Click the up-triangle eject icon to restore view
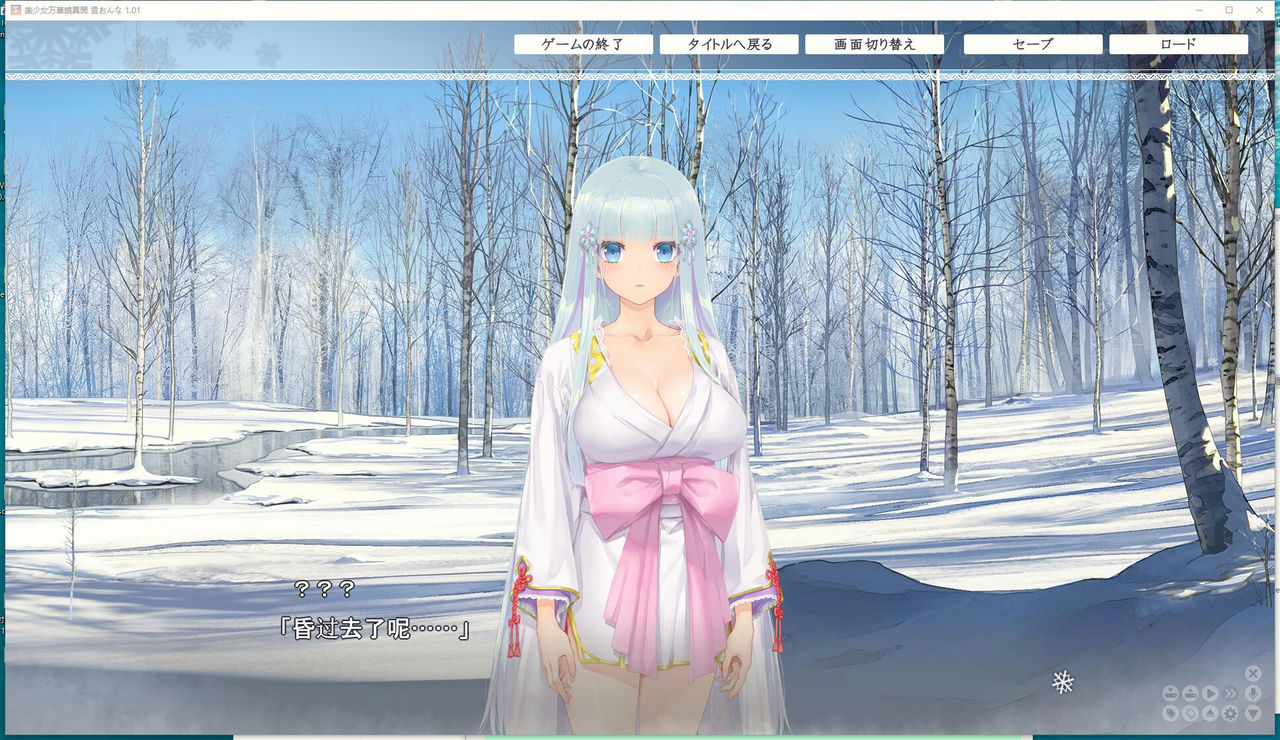The height and width of the screenshot is (740, 1280). tap(1210, 713)
